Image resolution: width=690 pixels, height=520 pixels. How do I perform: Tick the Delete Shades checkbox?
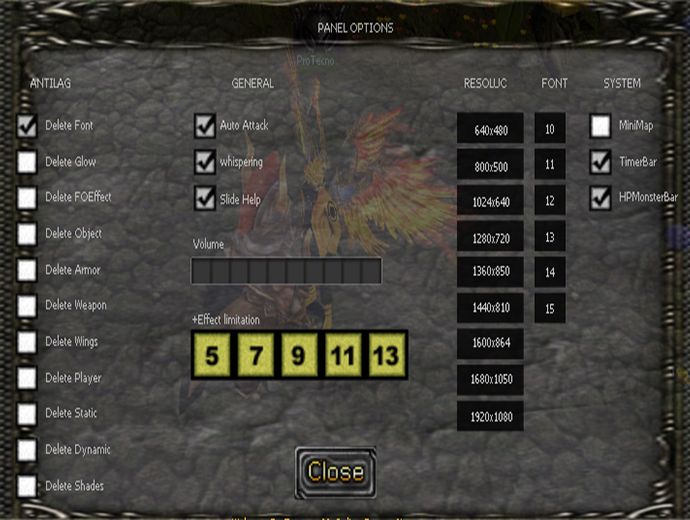point(27,486)
